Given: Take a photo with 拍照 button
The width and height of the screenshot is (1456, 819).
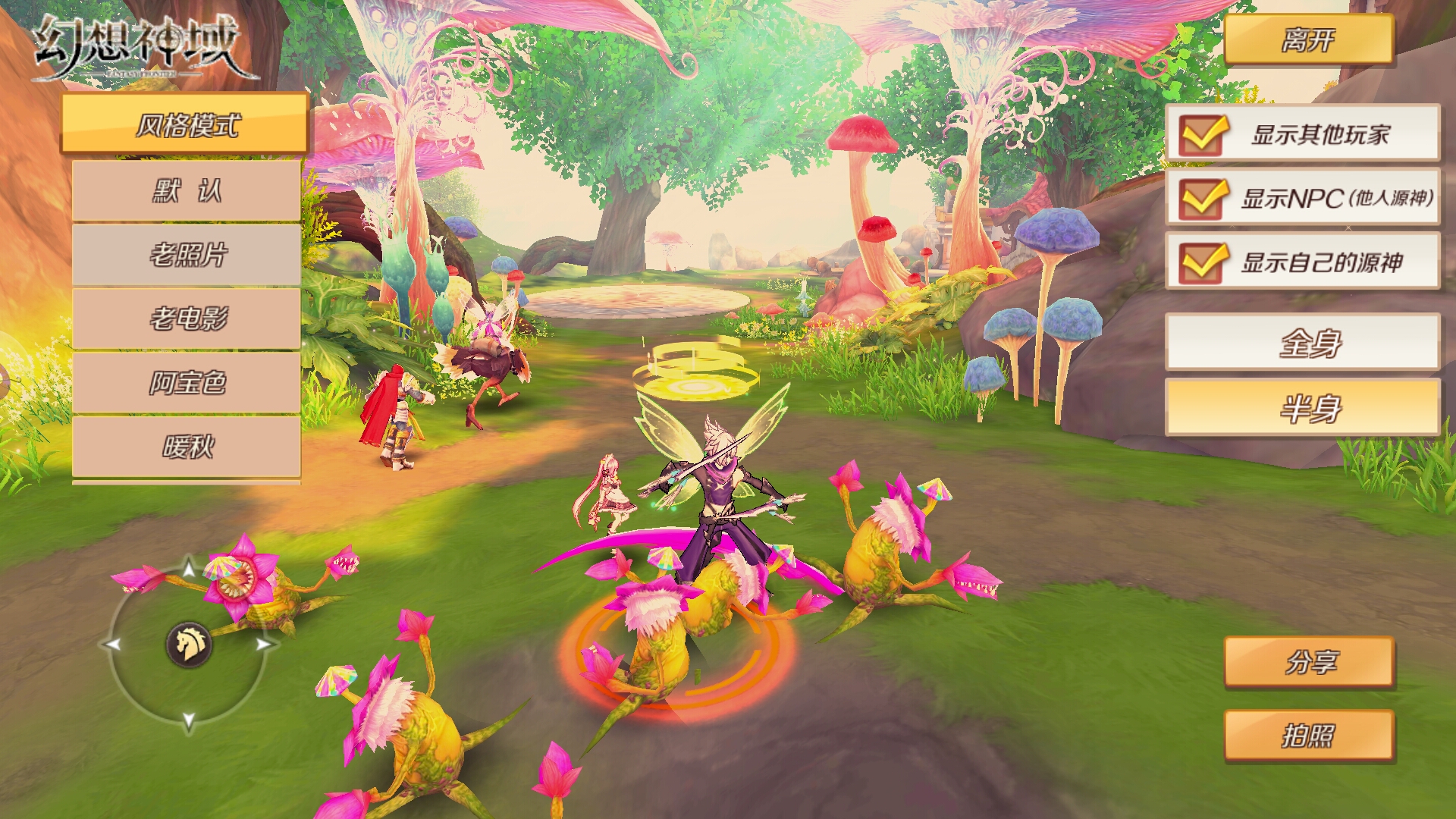Looking at the screenshot, I should point(1309,736).
